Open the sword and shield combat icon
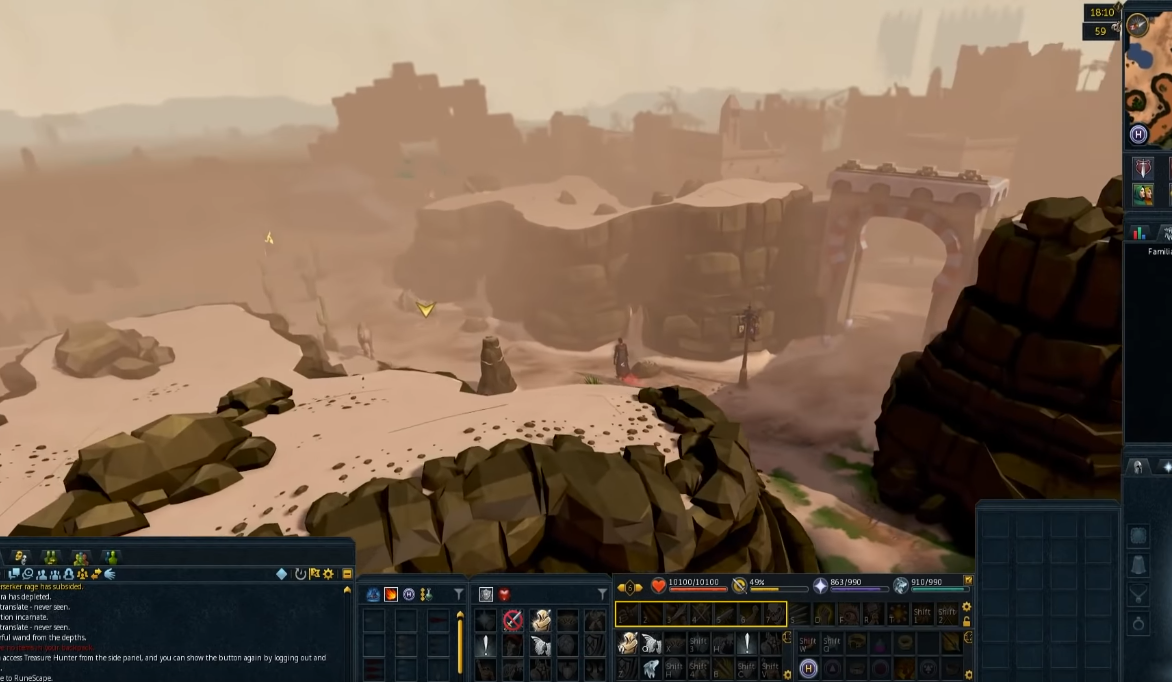Viewport: 1172px width, 682px height. [1142, 167]
